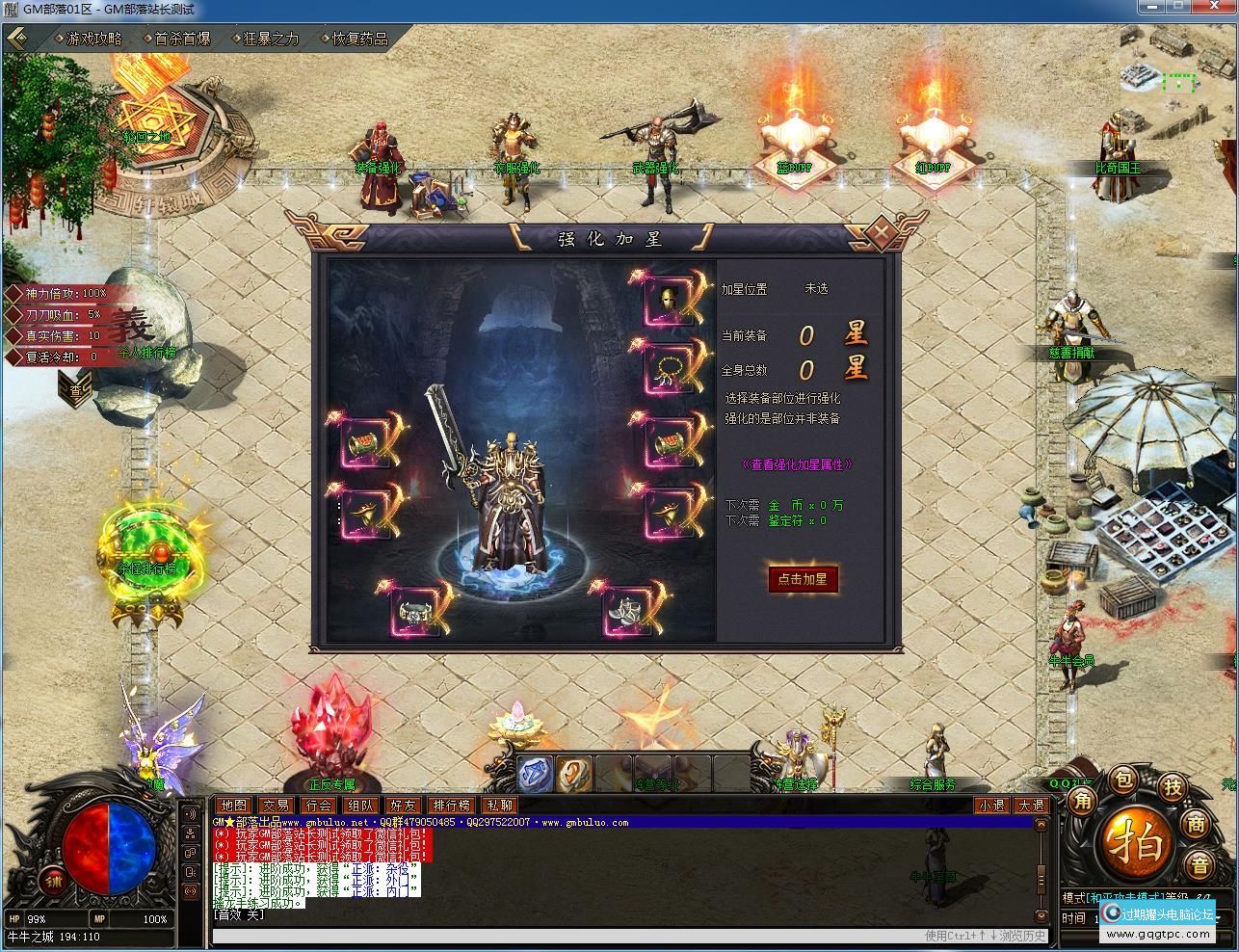Click the 小退 logout button
The width and height of the screenshot is (1239, 952).
coord(991,806)
